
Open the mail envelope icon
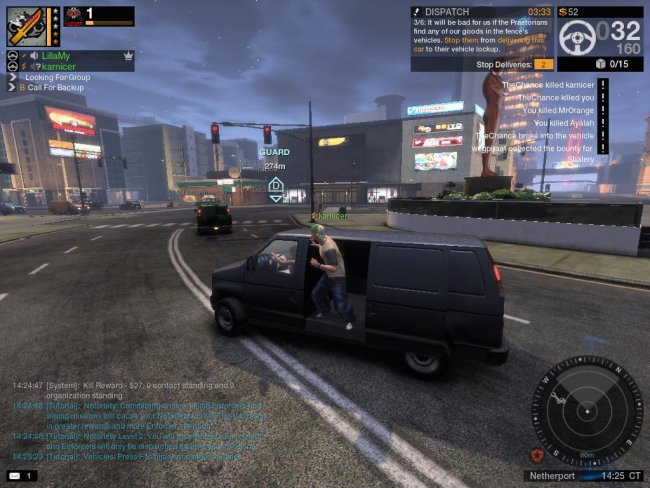(x=15, y=476)
